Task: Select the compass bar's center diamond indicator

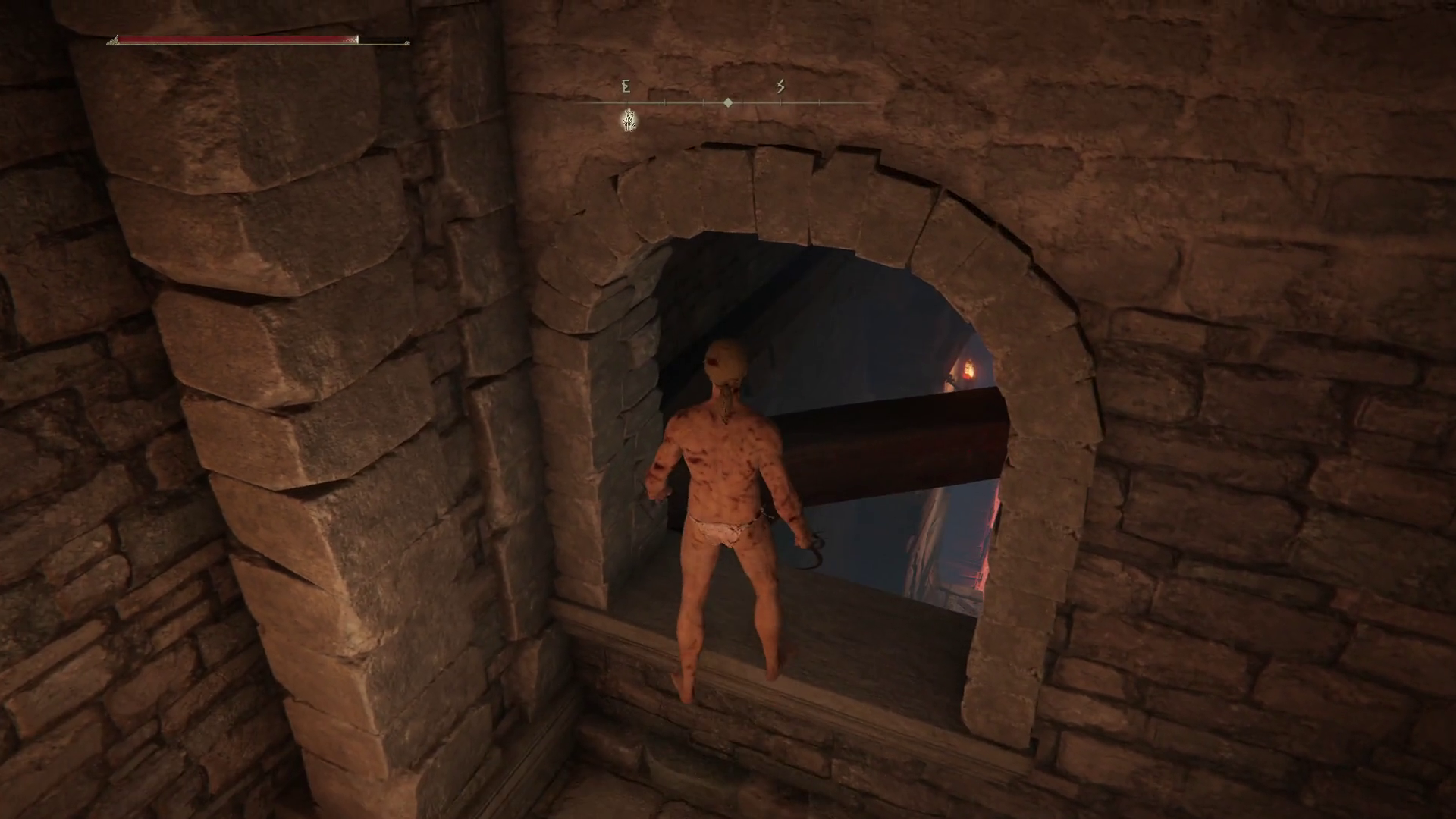Action: point(728,102)
